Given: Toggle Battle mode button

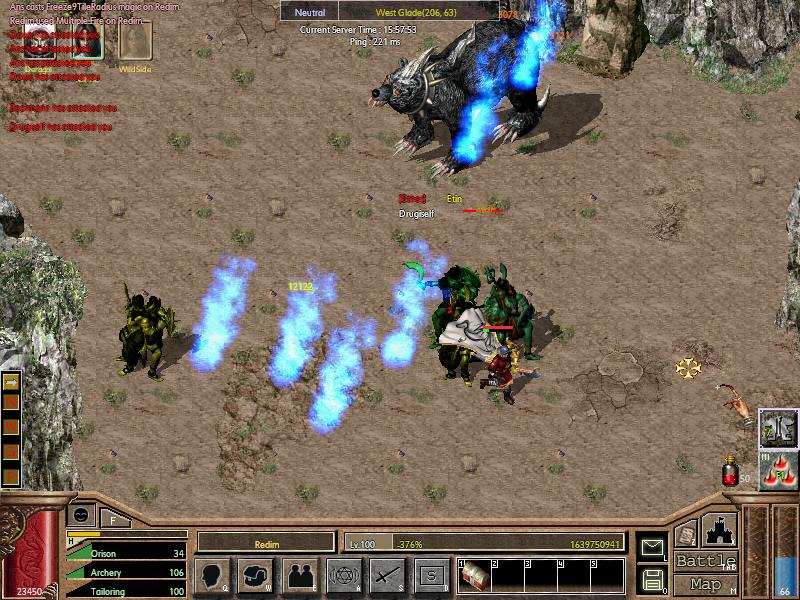Looking at the screenshot, I should click(706, 561).
